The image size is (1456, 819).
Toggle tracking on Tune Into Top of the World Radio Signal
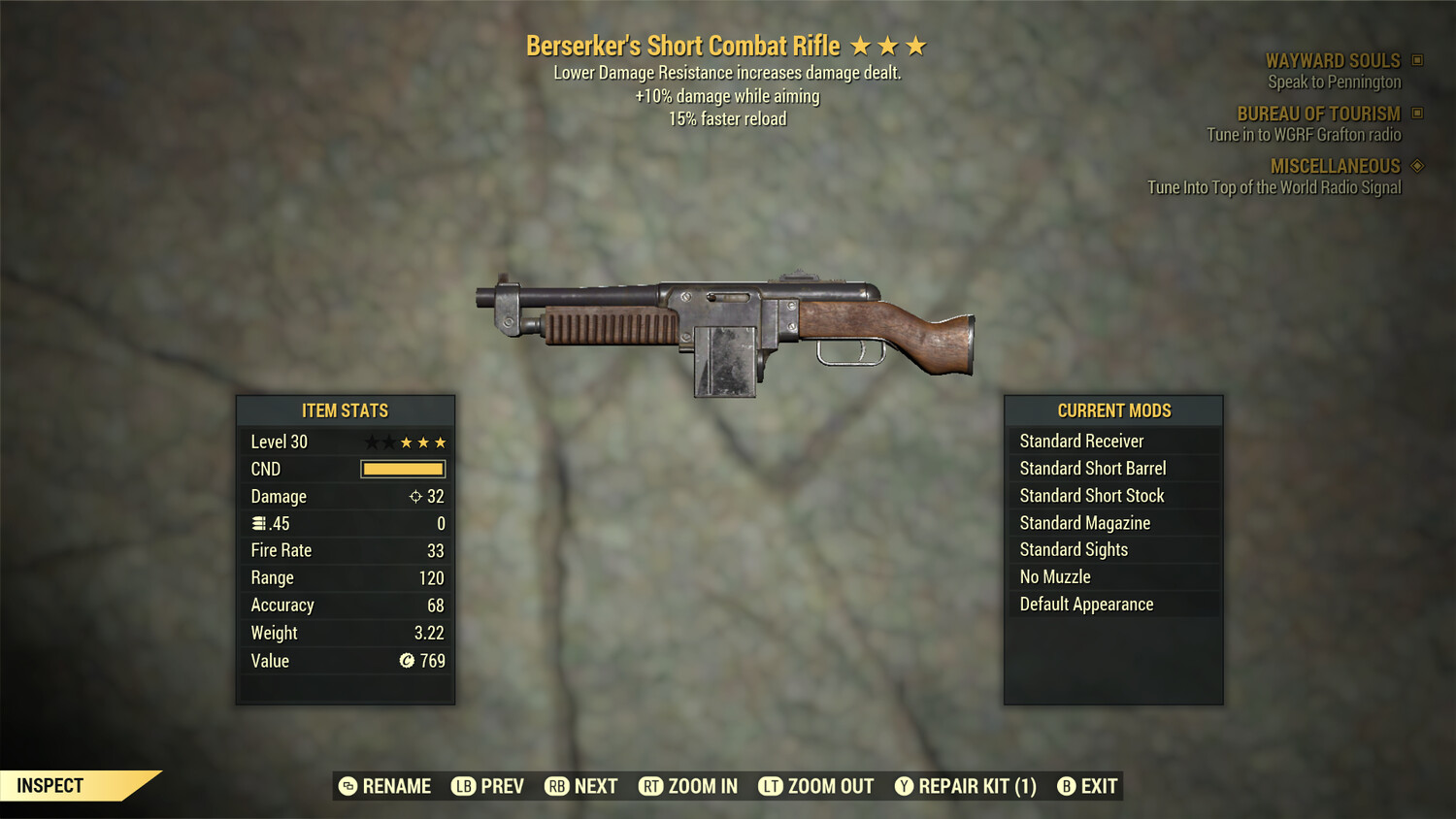click(1274, 187)
